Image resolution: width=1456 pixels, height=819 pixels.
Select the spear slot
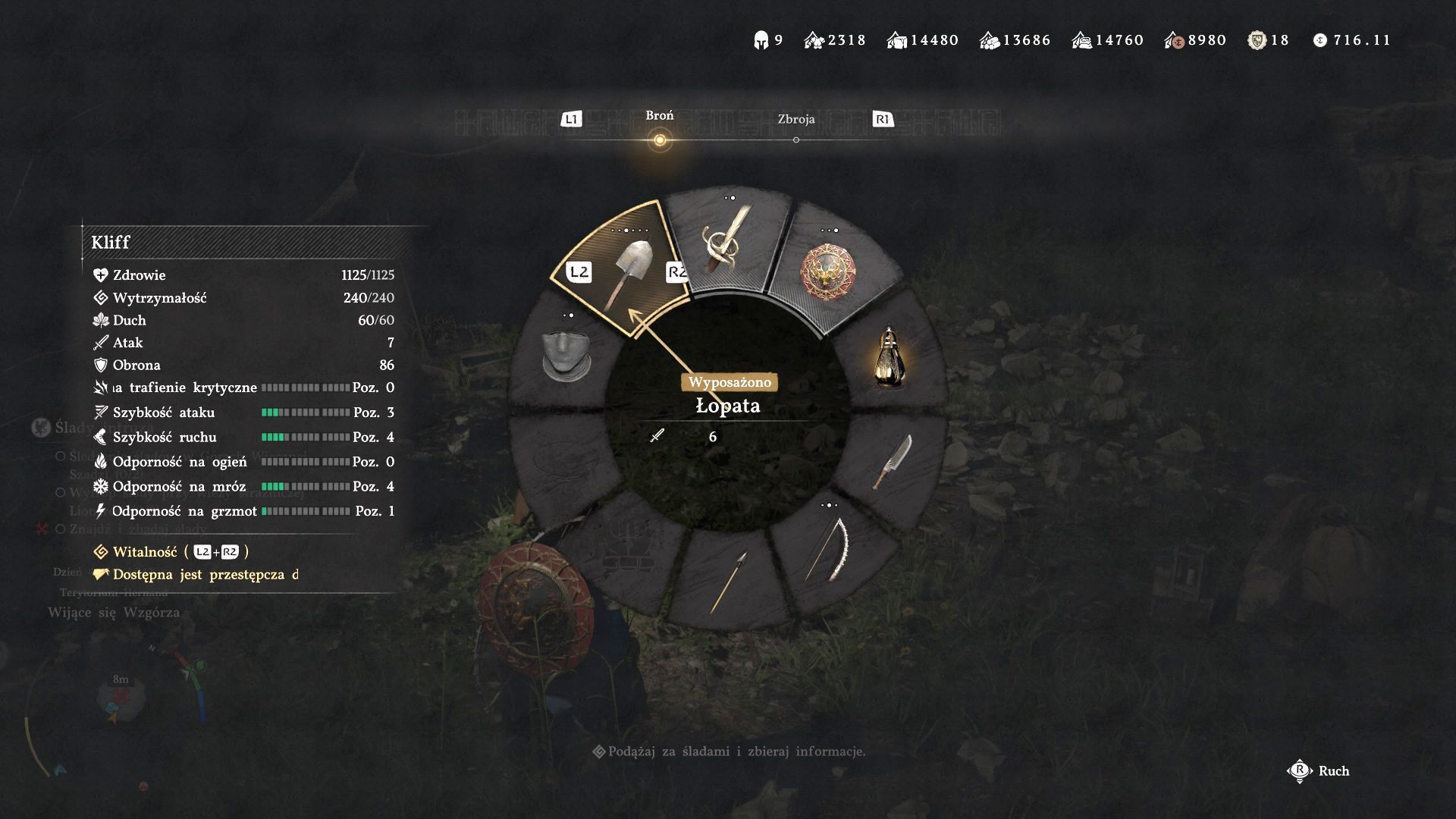coord(729,580)
